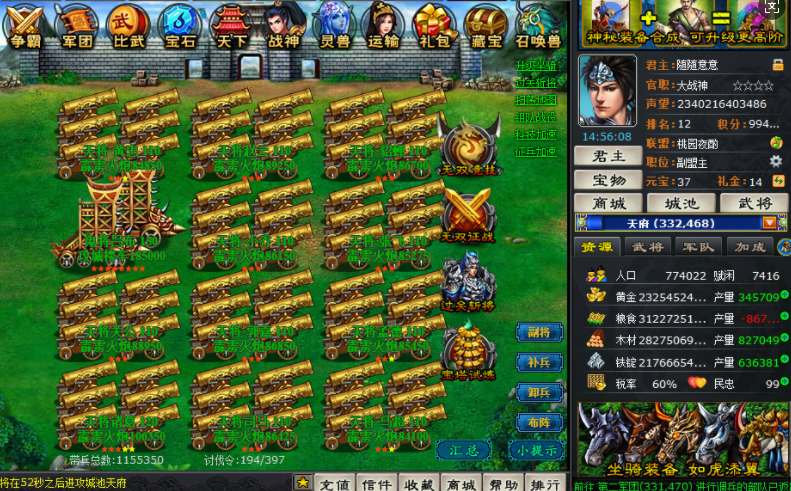Open the 天府 city dropdown arrow
The image size is (791, 491).
pyautogui.click(x=768, y=223)
